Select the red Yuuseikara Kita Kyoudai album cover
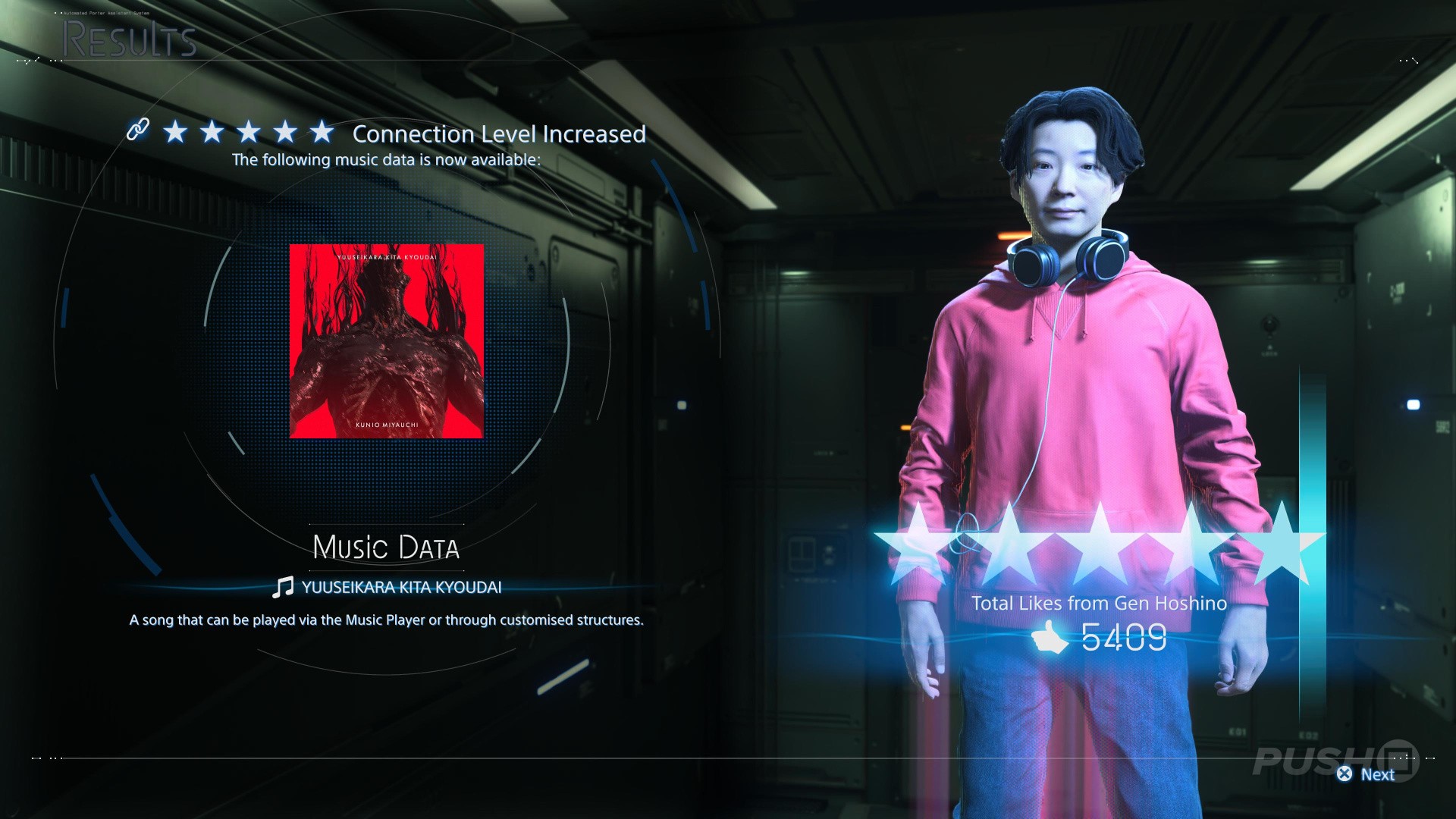Viewport: 1456px width, 819px height. 386,340
